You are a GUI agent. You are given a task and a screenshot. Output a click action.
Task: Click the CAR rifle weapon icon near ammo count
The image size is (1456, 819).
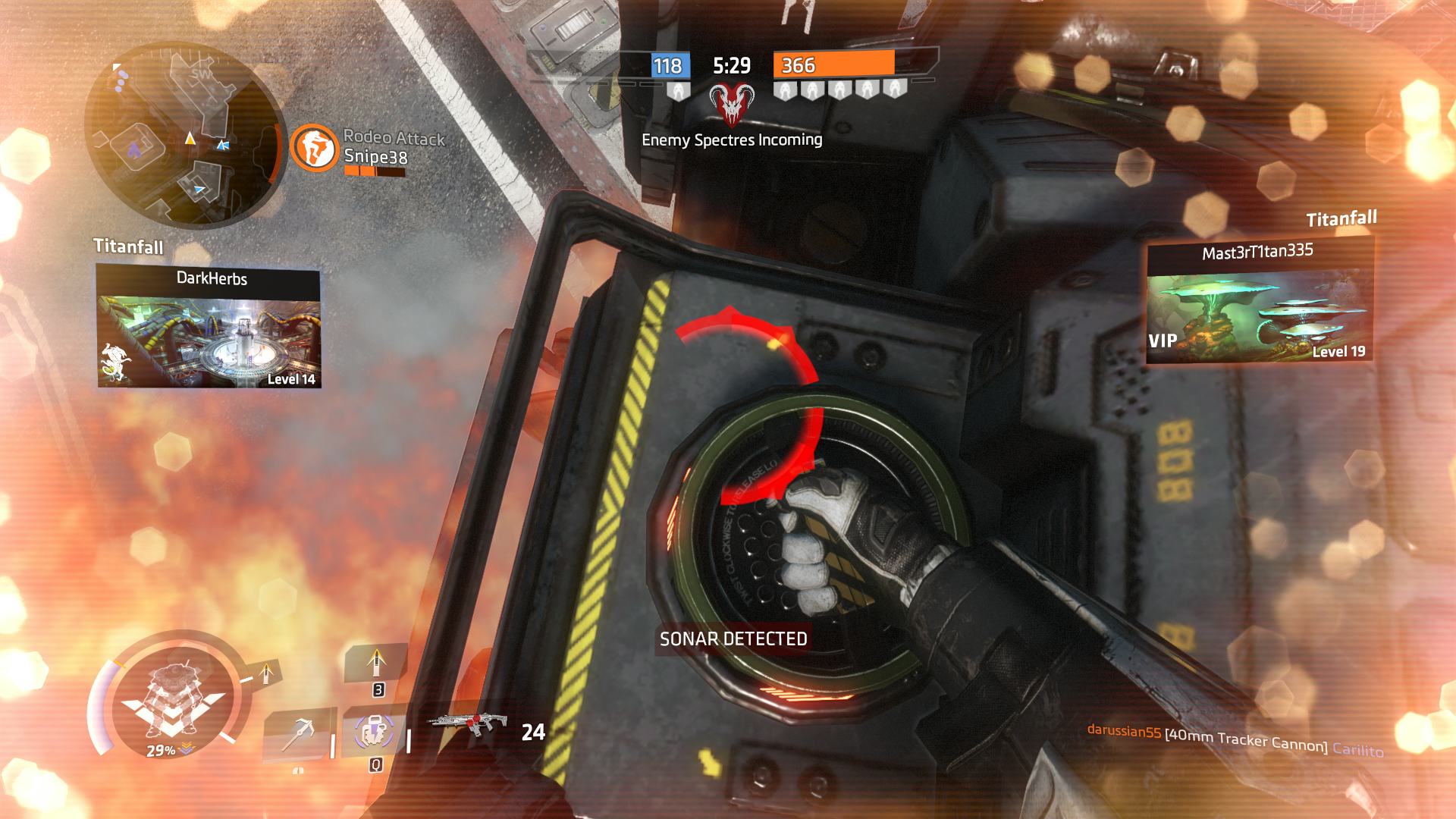pos(469,723)
